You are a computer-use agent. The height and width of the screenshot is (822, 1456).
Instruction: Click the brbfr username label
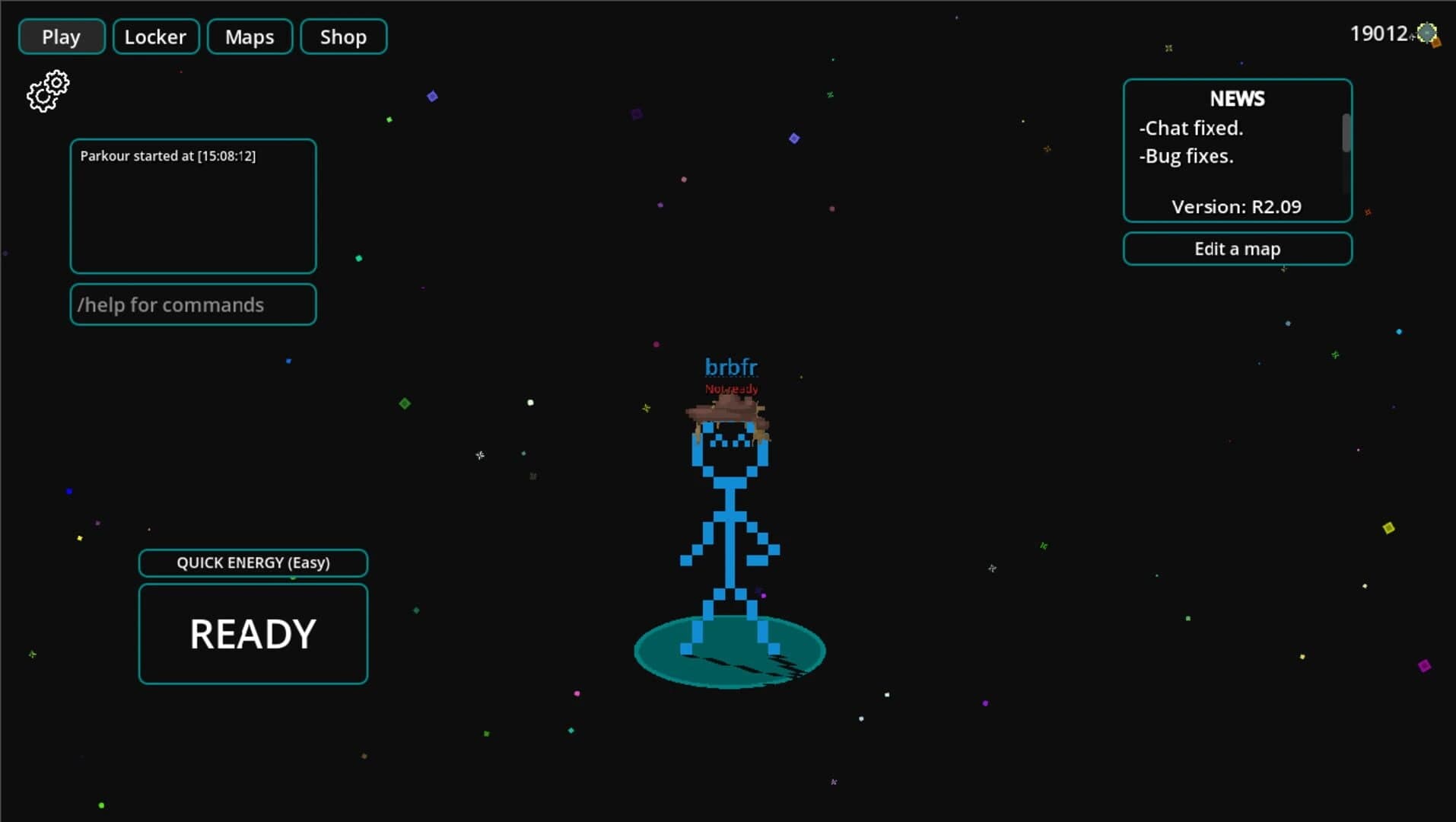point(730,367)
